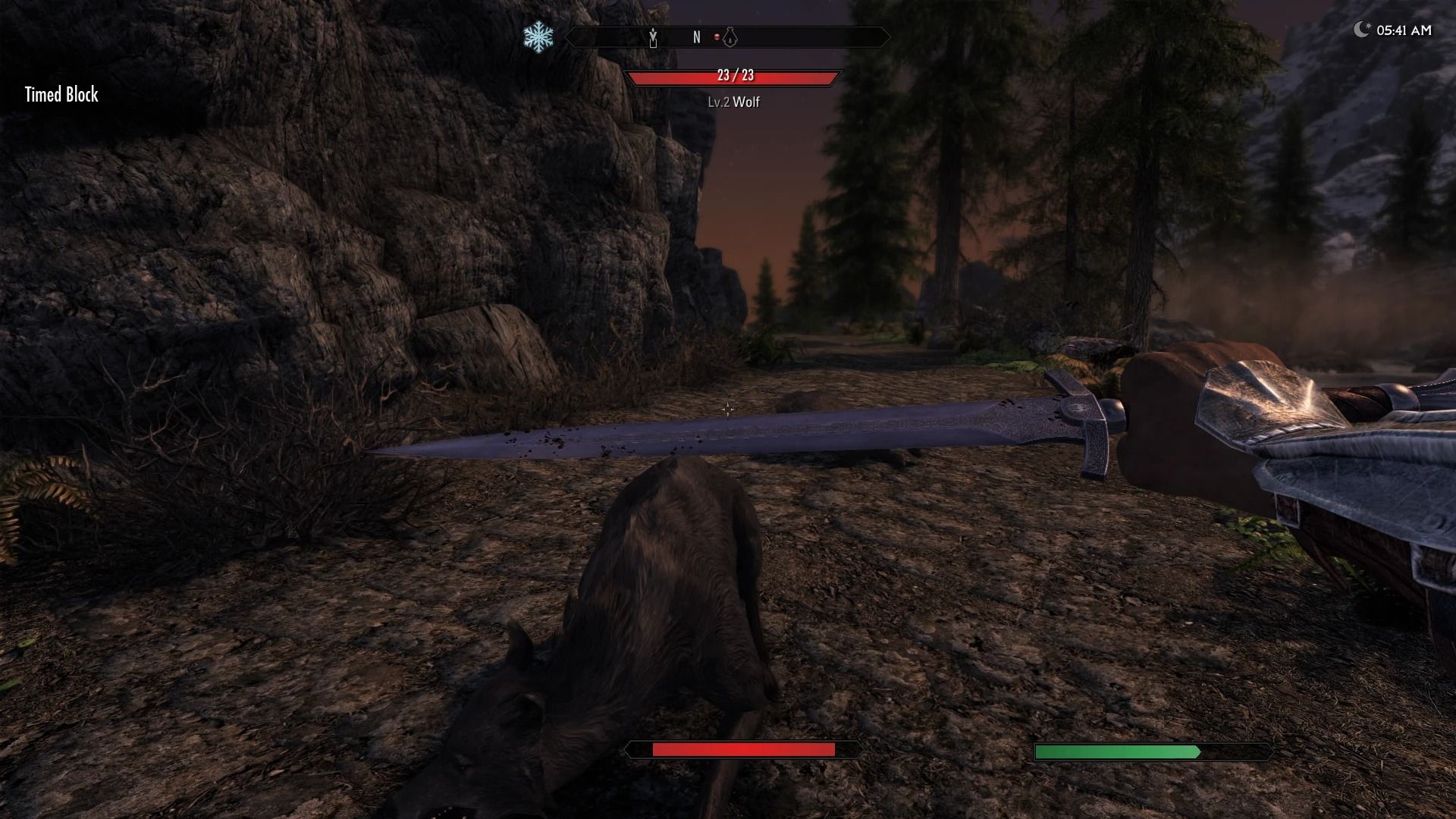
Task: Select the dead wolf on the ground
Action: pyautogui.click(x=667, y=599)
